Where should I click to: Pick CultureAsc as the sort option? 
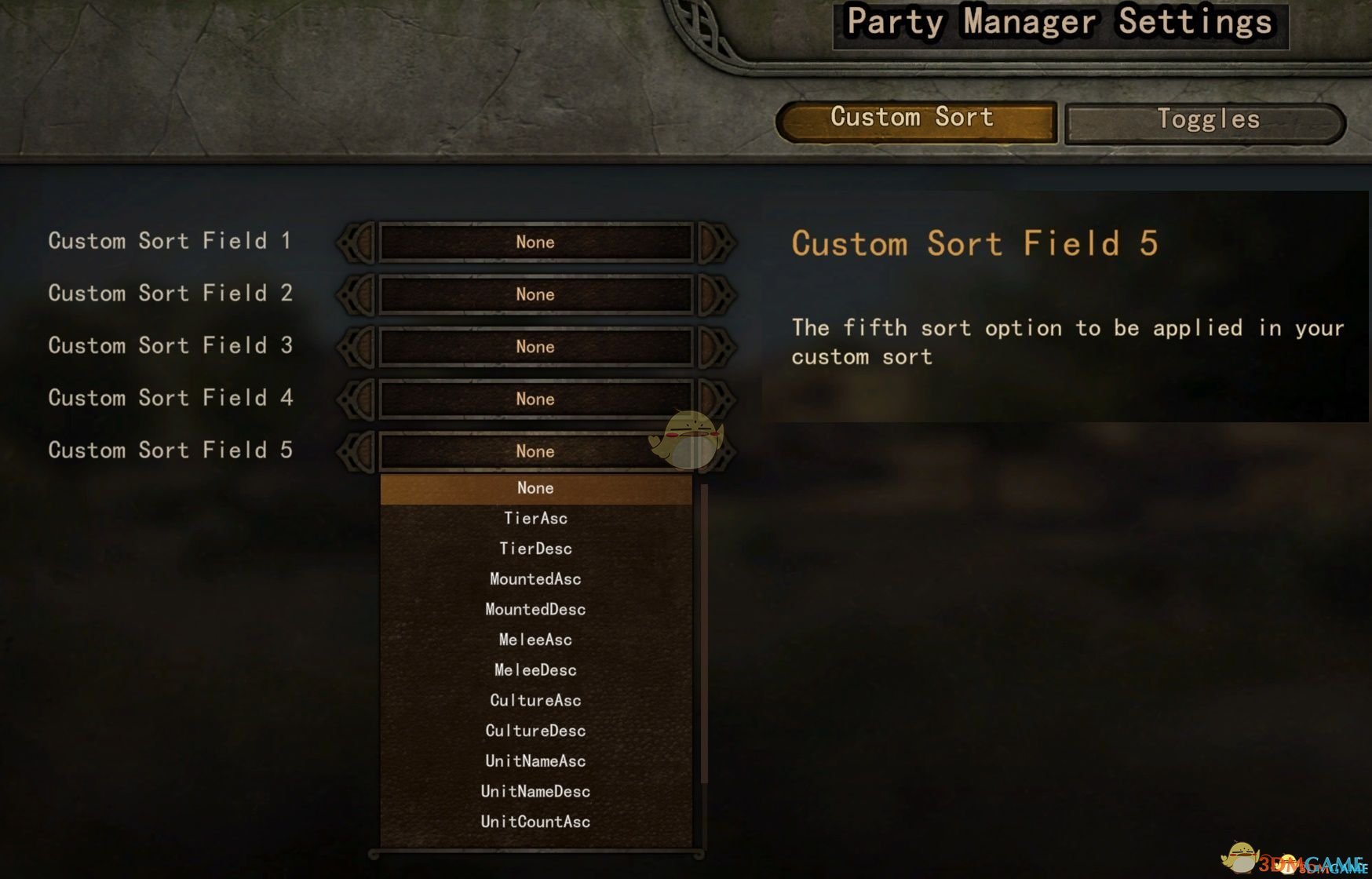[x=535, y=700]
